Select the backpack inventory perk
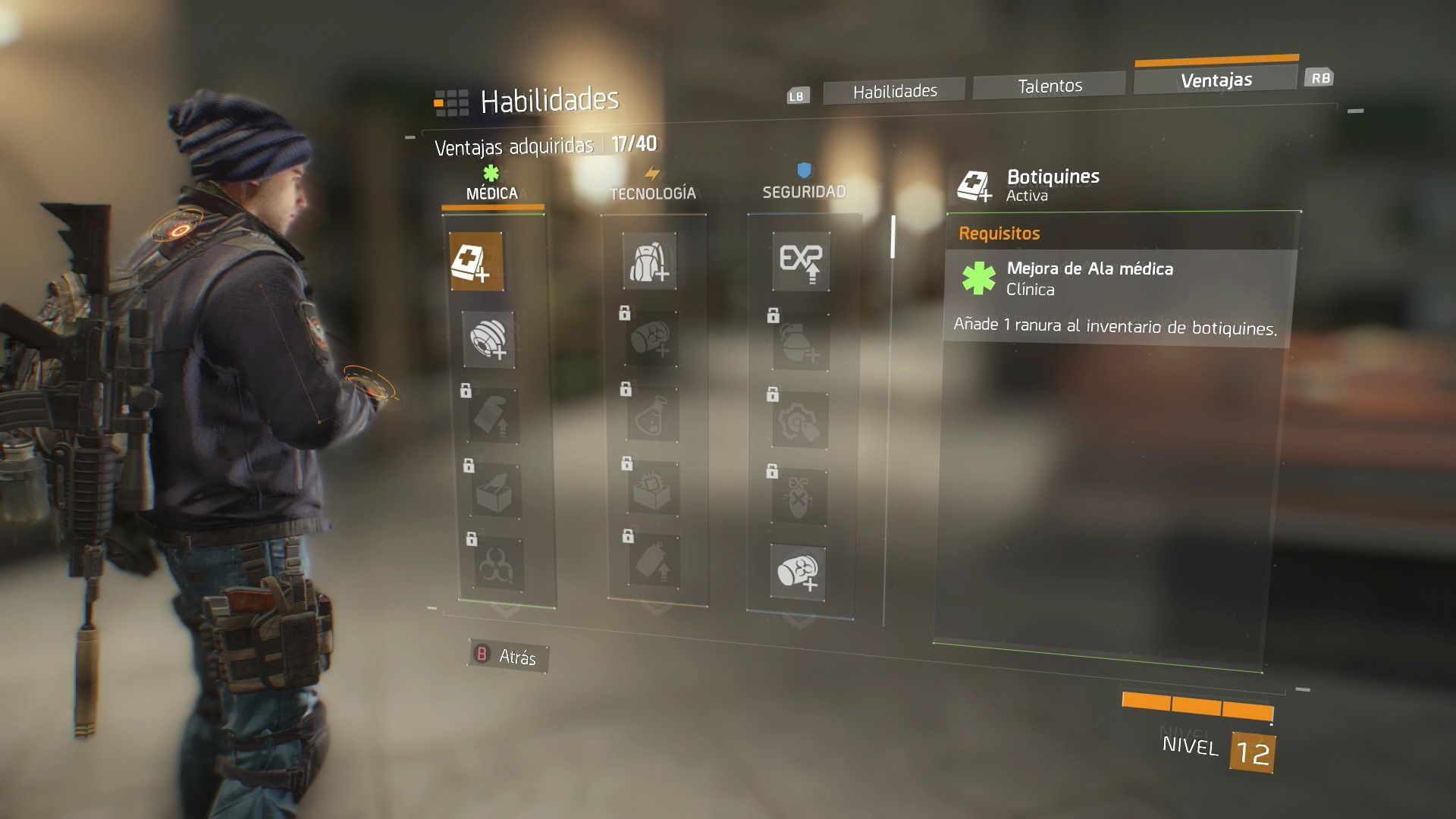The width and height of the screenshot is (1456, 819). (x=649, y=262)
